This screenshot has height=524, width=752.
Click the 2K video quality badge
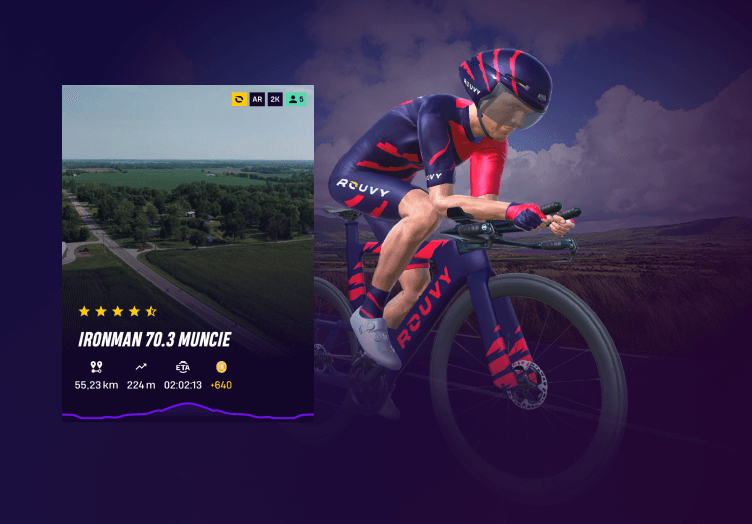pos(275,99)
